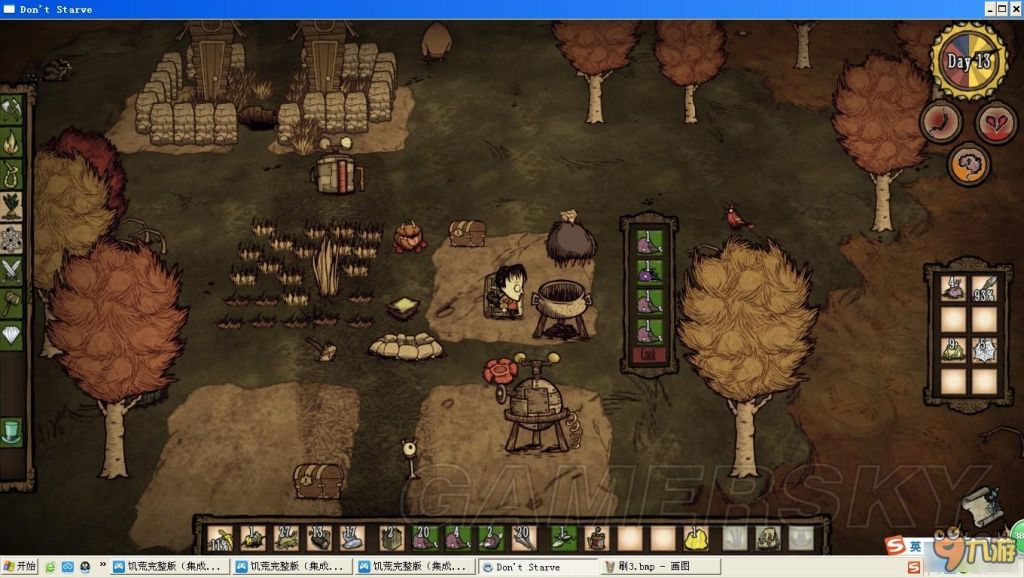Image resolution: width=1024 pixels, height=578 pixels.
Task: Open the Dress top hat crafting tab
Action: pyautogui.click(x=12, y=434)
